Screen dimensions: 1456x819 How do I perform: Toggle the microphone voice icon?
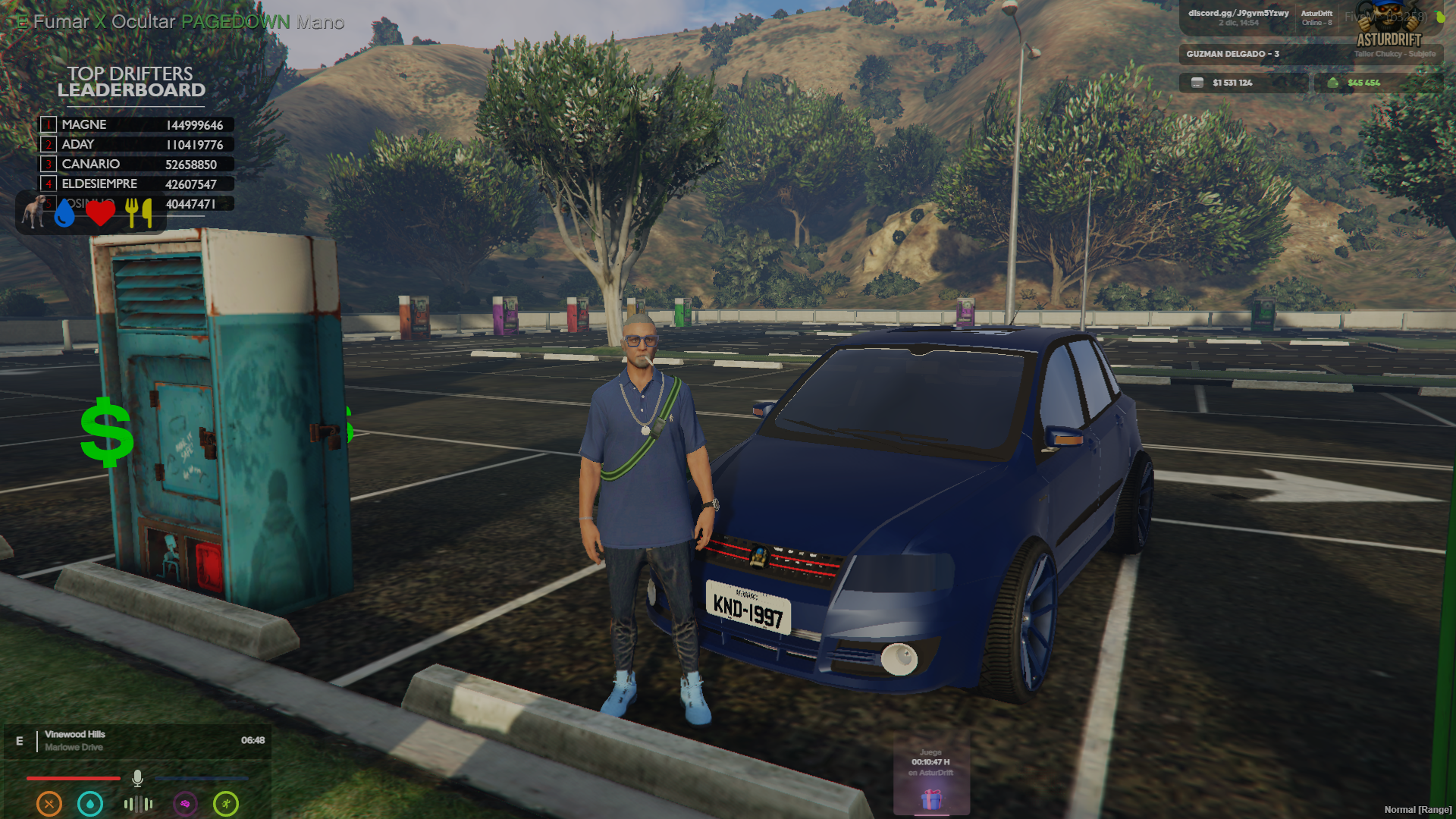point(137,778)
